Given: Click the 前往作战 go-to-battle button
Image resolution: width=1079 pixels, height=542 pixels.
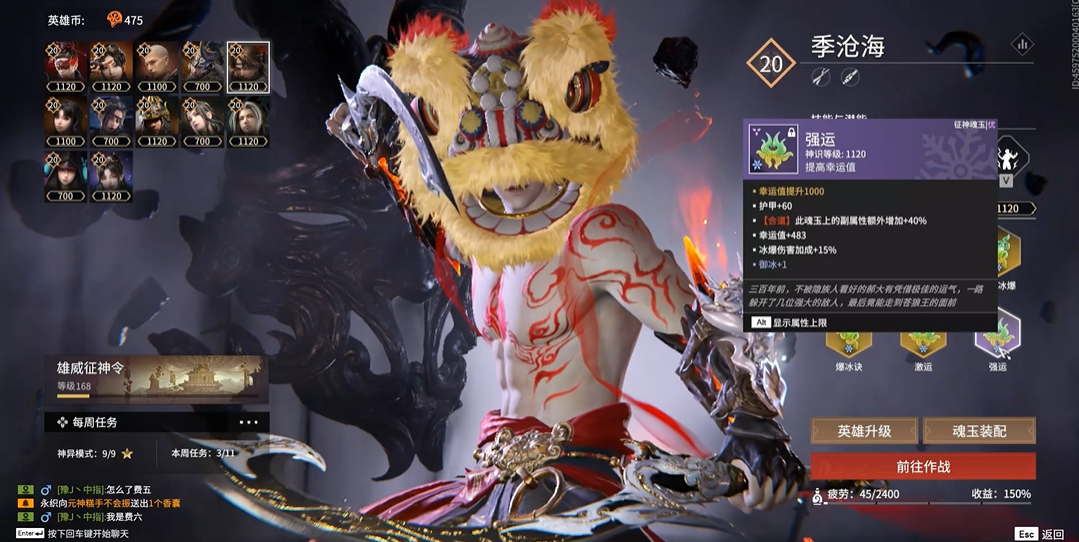Looking at the screenshot, I should [x=922, y=466].
